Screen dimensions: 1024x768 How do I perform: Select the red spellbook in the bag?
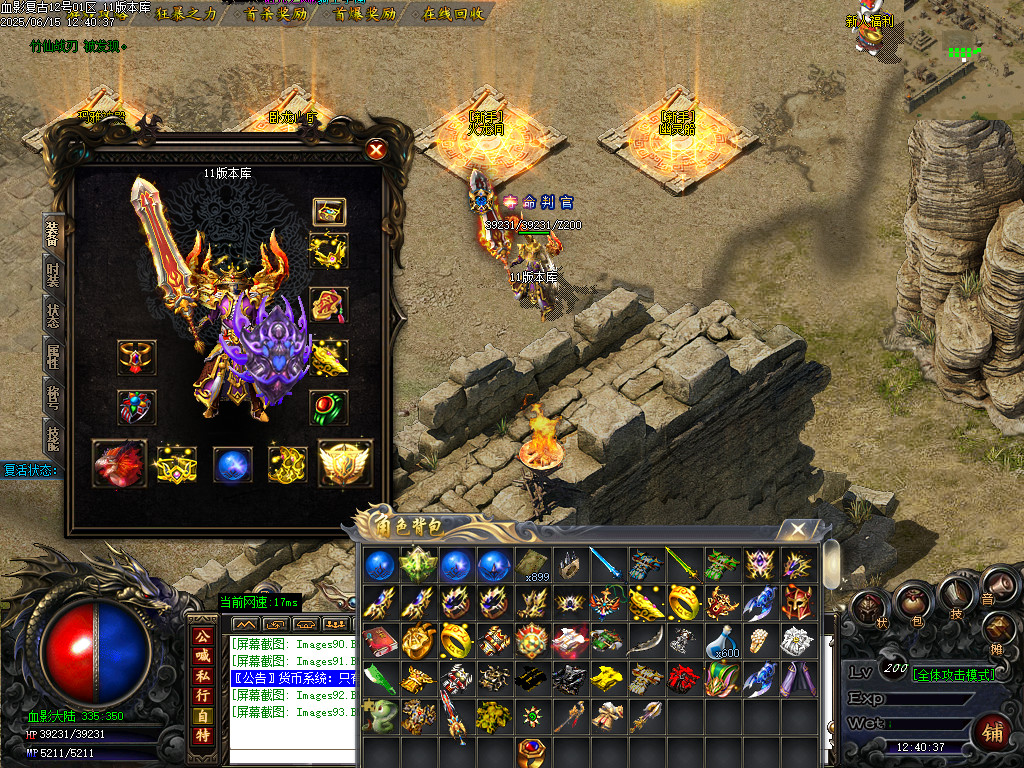pos(382,640)
